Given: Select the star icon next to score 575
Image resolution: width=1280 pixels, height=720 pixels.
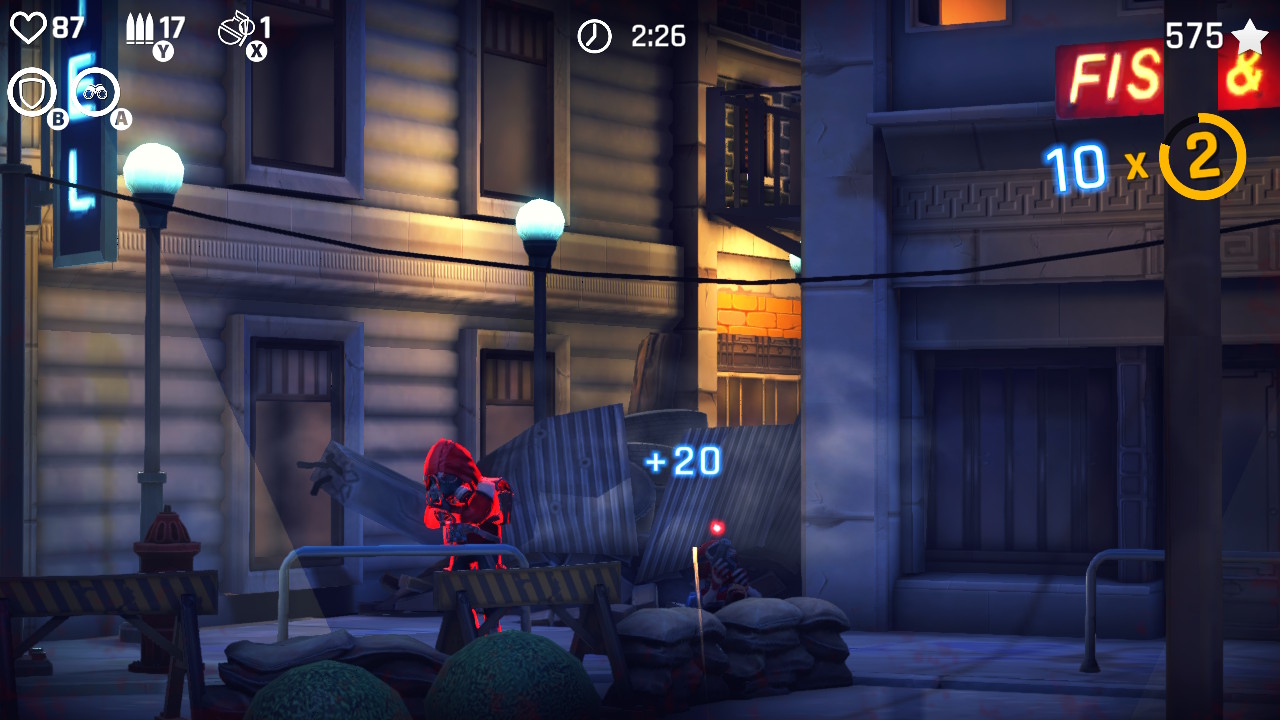Looking at the screenshot, I should tap(1249, 38).
